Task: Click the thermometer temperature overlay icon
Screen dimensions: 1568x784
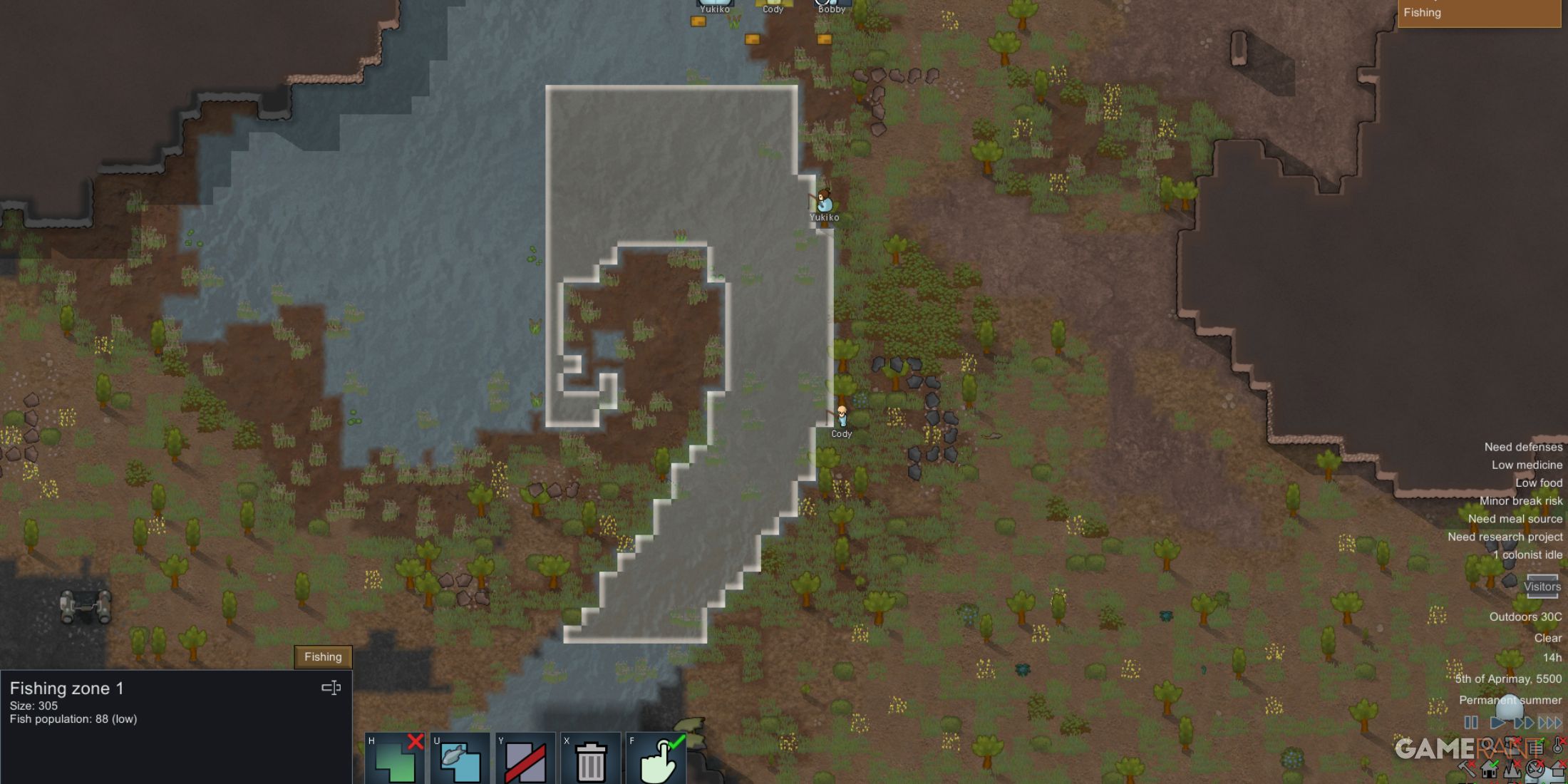Action: 1558,746
